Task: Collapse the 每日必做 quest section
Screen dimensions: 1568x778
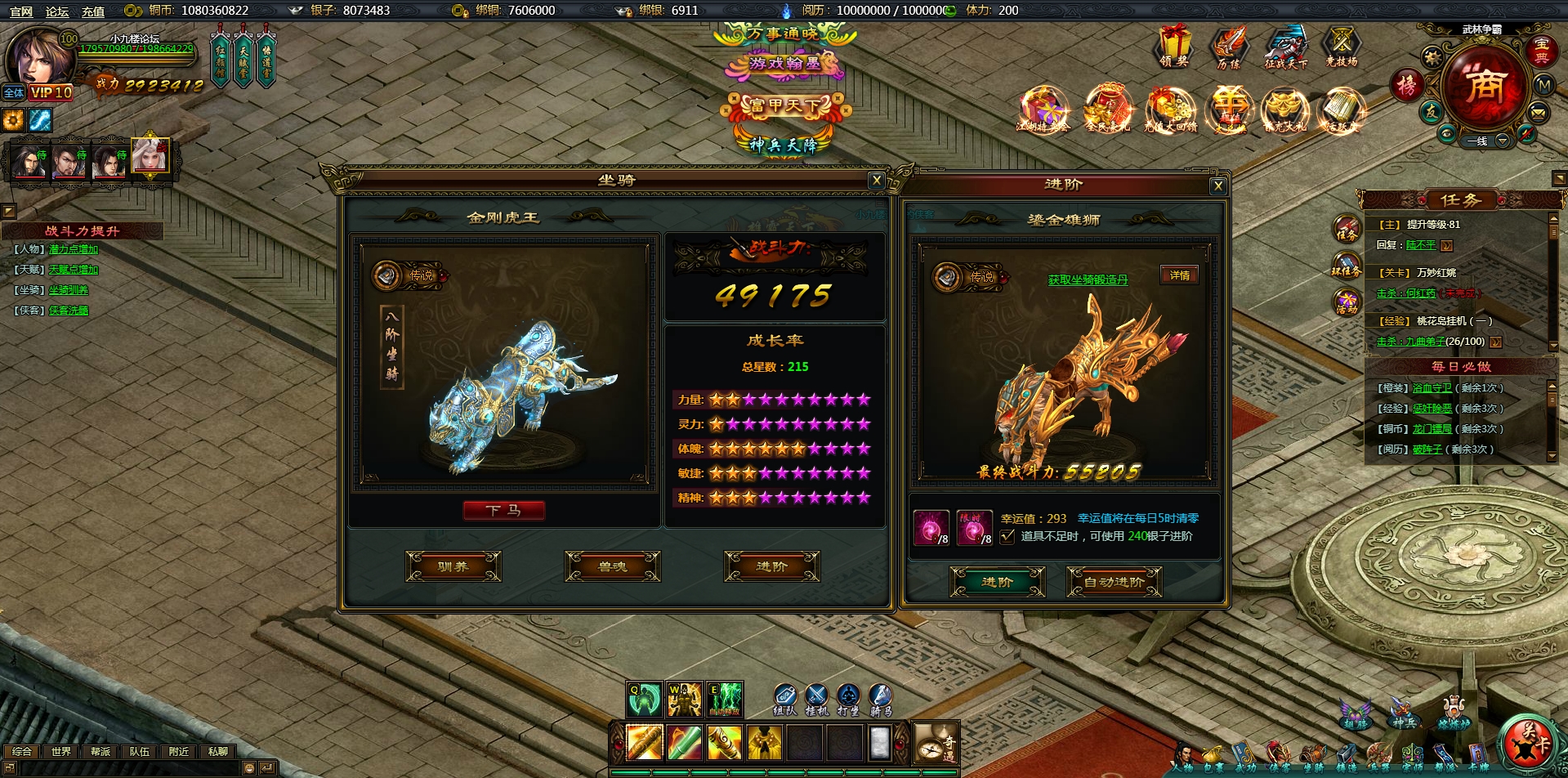Action: click(x=1463, y=367)
